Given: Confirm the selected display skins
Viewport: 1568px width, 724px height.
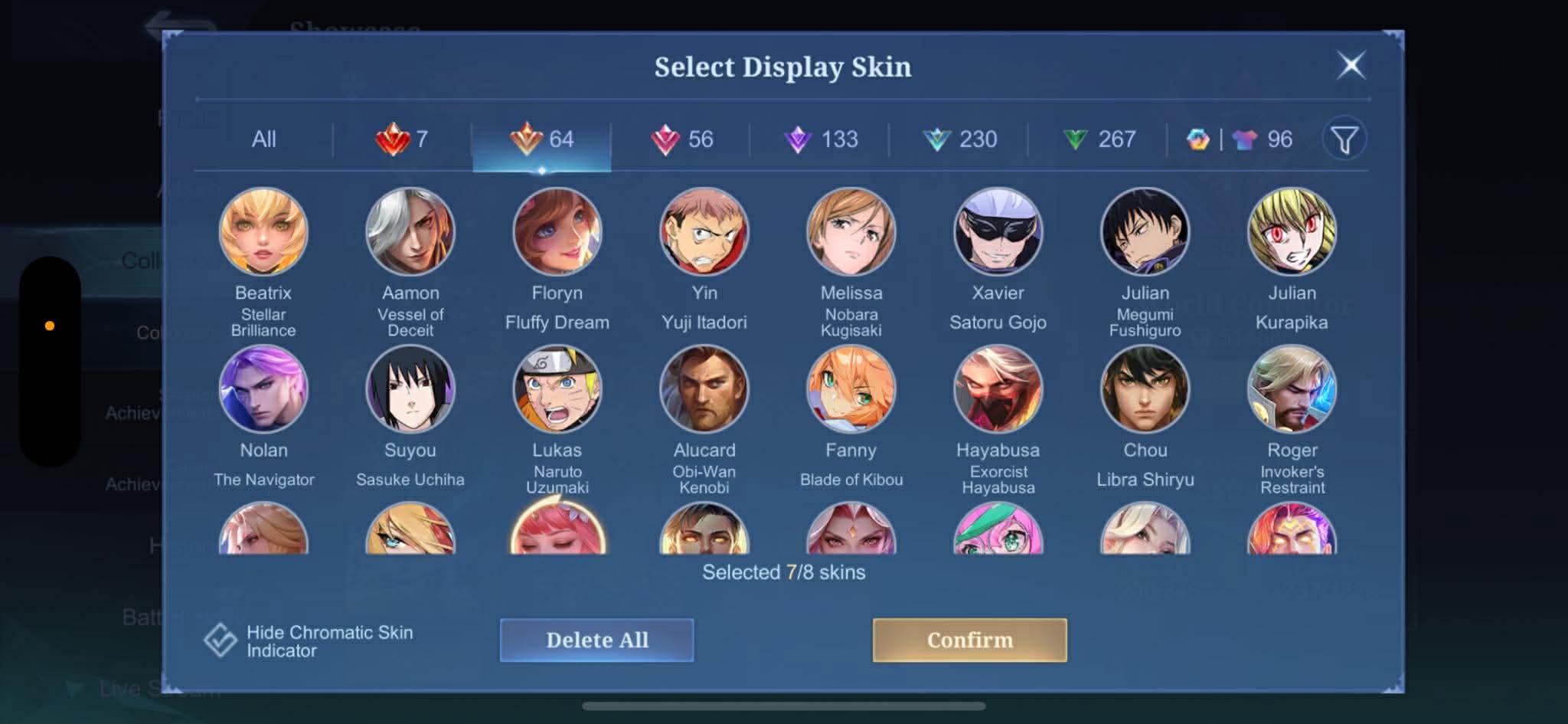Looking at the screenshot, I should 969,640.
